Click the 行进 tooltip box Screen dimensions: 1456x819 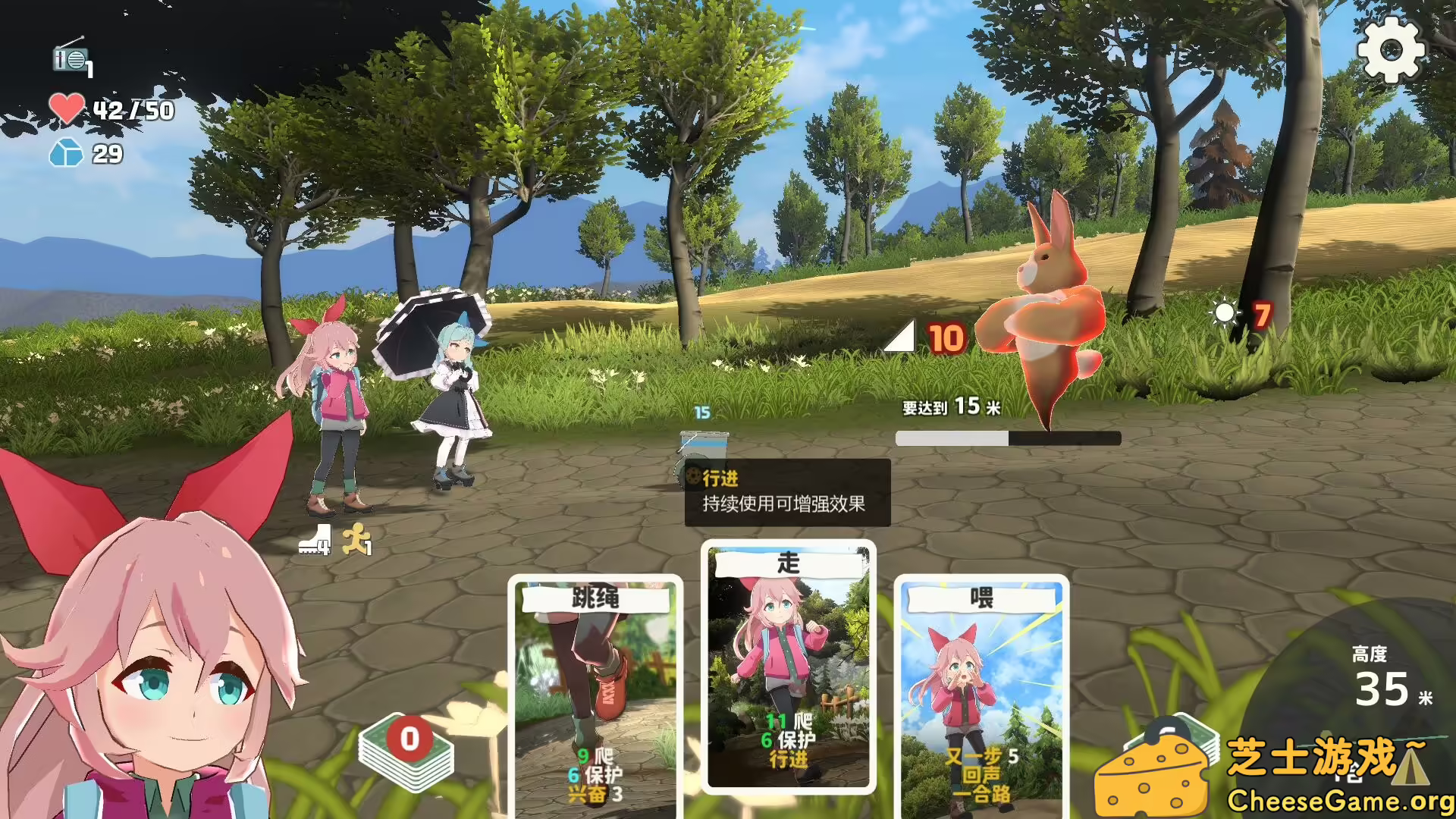coord(787,493)
